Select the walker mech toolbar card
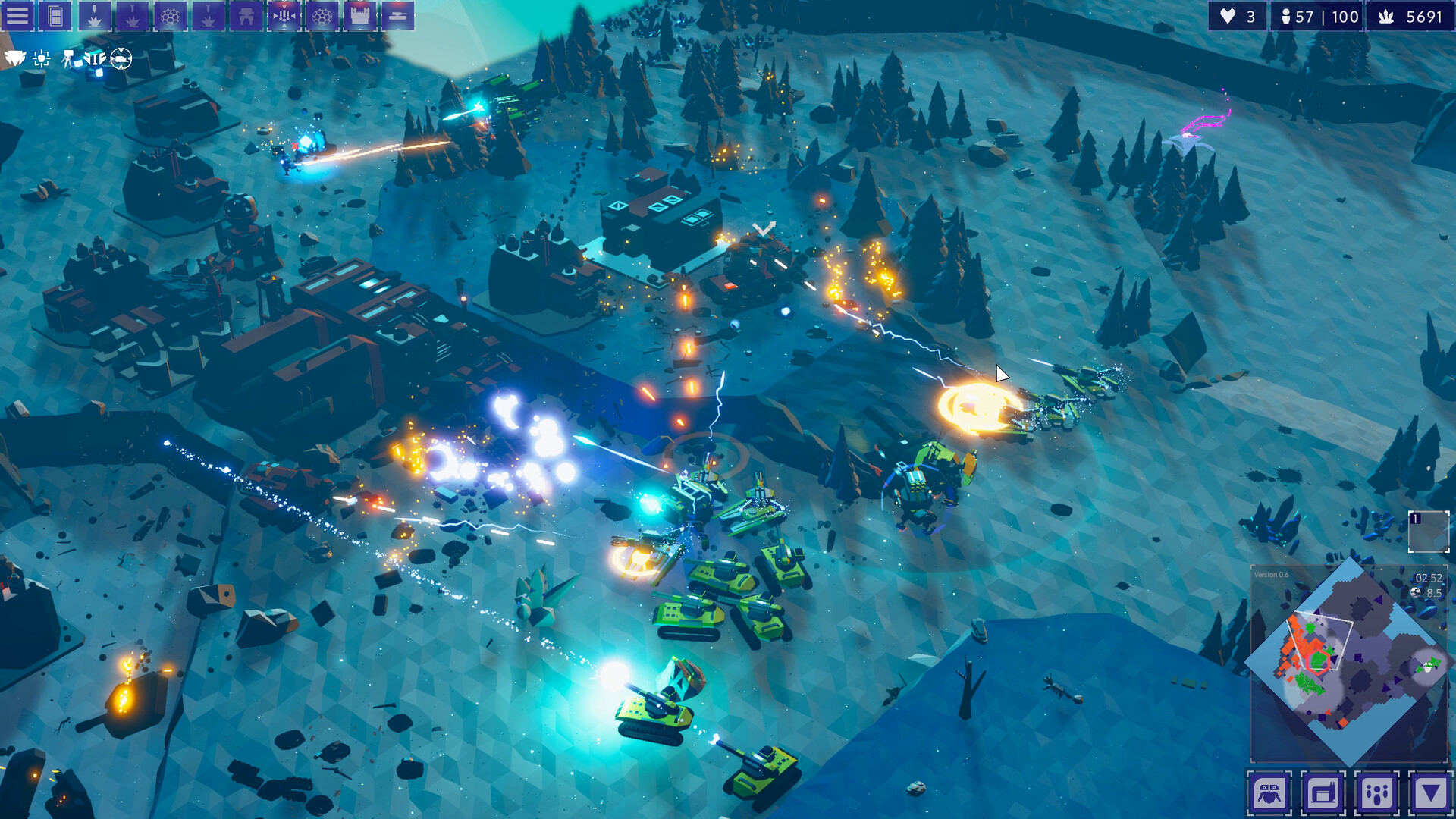 (246, 16)
